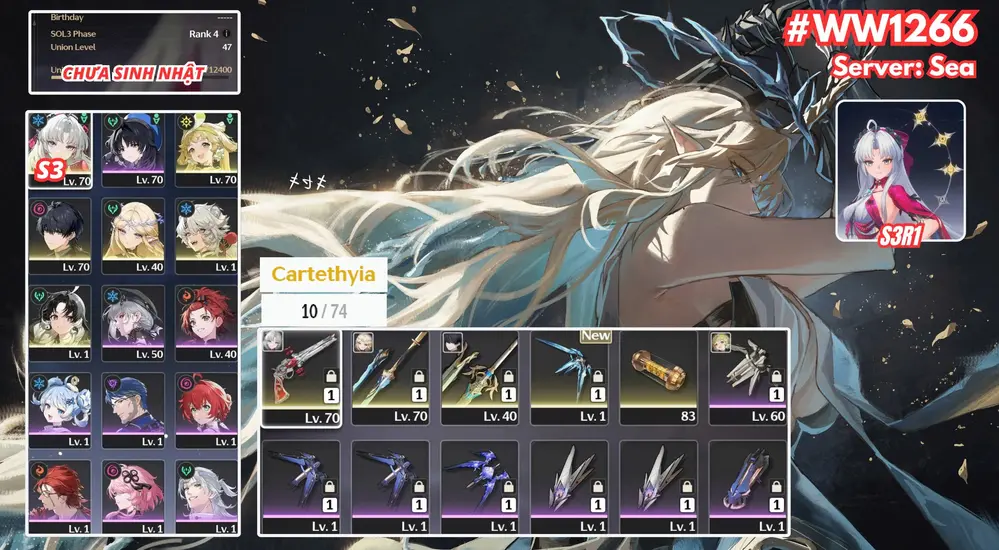Open the featured S3R1 character card
This screenshot has width=999, height=550.
(x=900, y=170)
